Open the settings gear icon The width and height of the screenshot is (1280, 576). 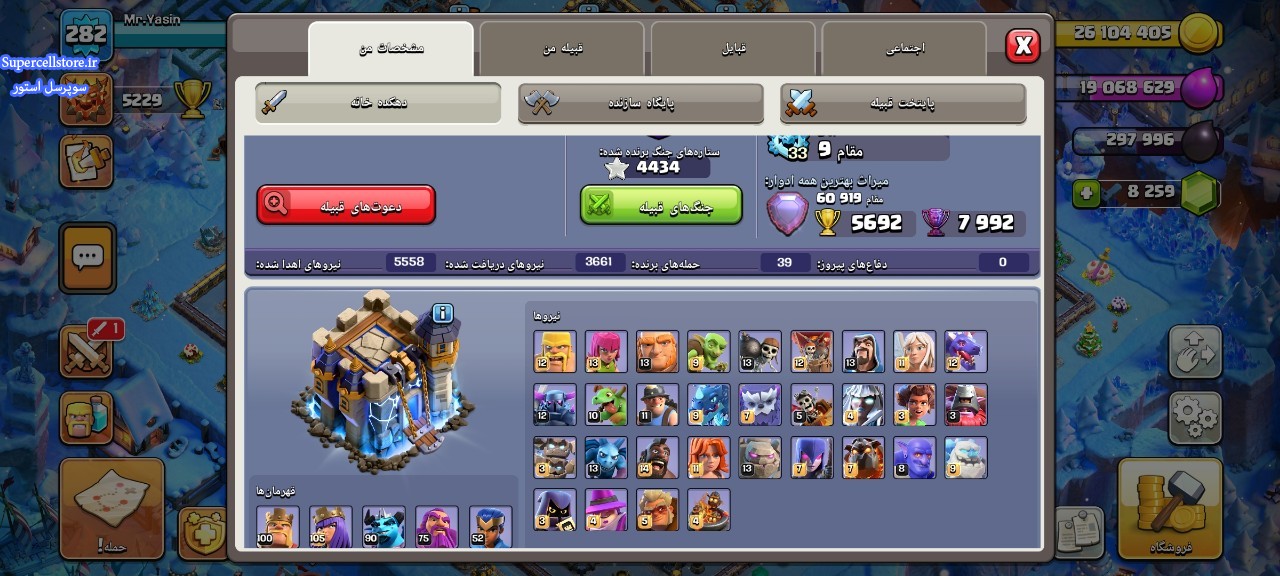pos(1195,416)
